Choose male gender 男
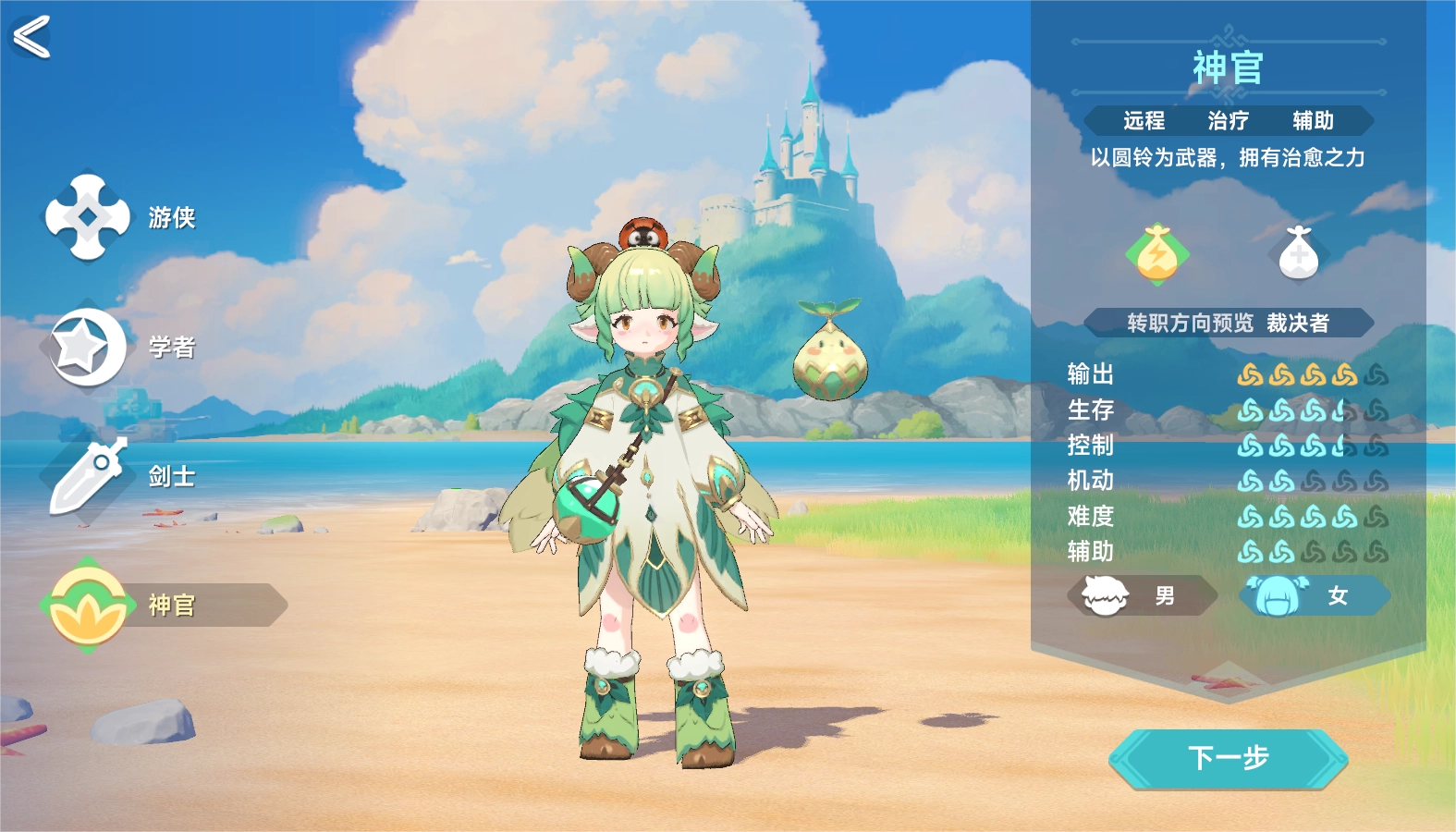This screenshot has height=832, width=1456. 1143,596
